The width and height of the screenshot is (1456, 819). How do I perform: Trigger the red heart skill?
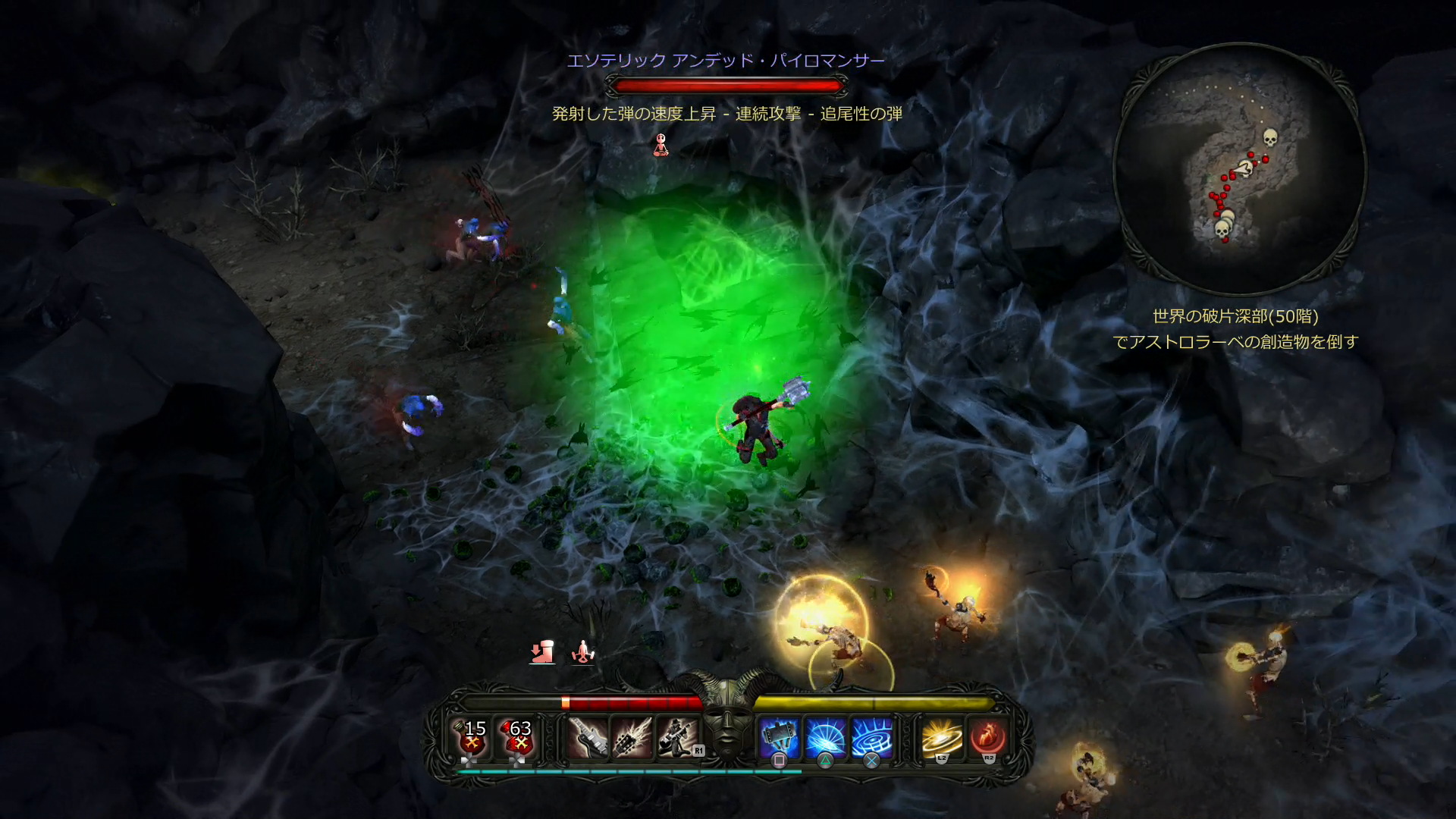point(988,738)
